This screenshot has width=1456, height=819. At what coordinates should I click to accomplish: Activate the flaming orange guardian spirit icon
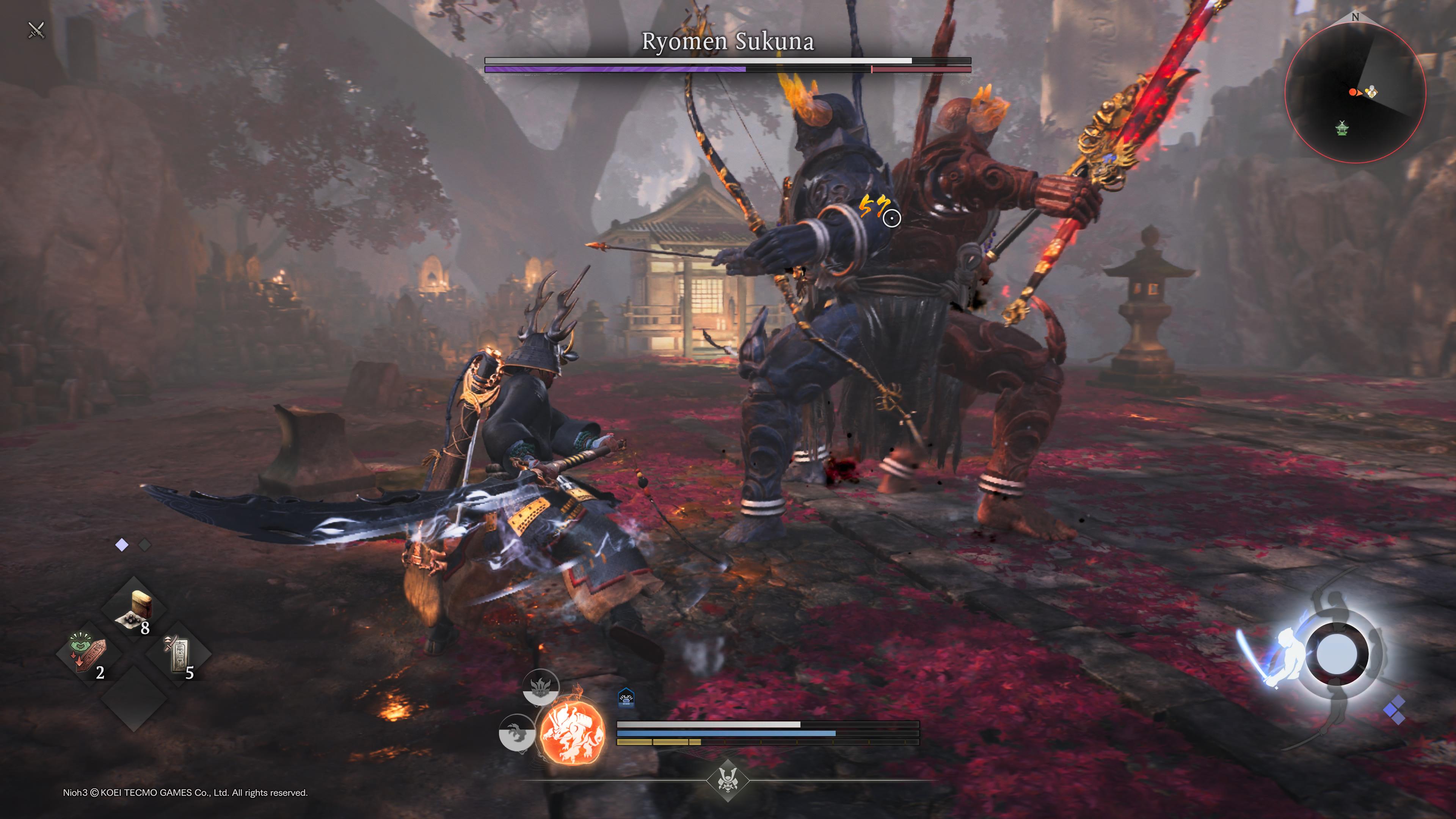click(572, 732)
